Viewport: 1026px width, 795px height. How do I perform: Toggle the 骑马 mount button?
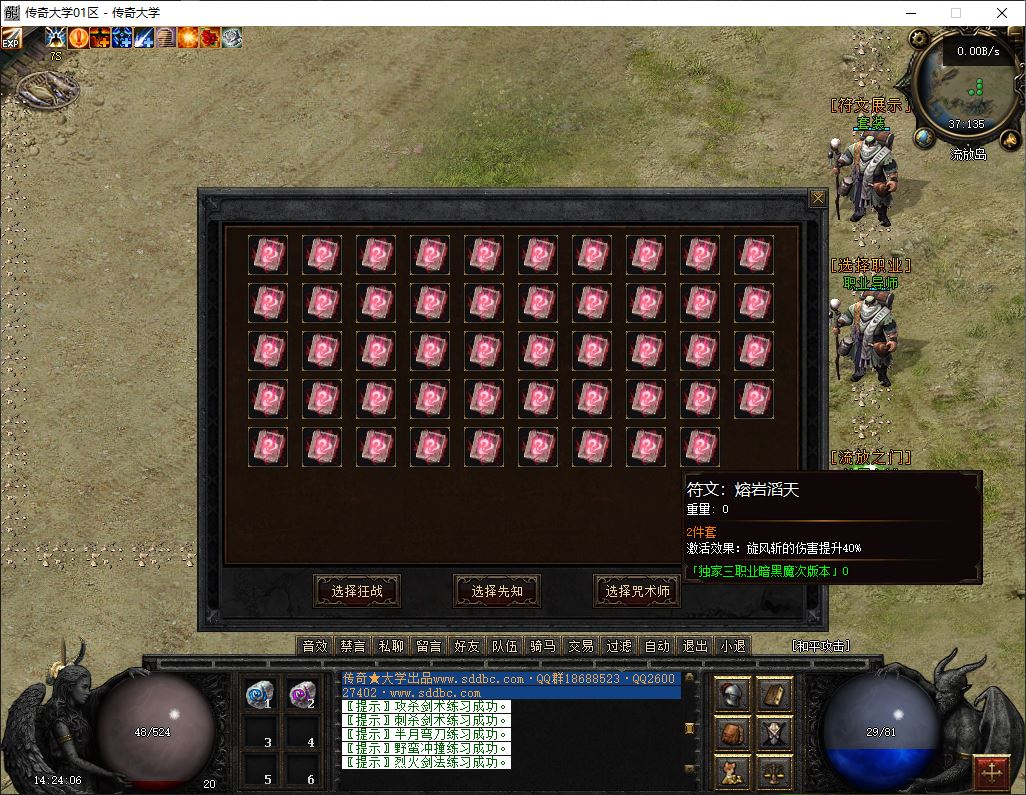[x=543, y=646]
